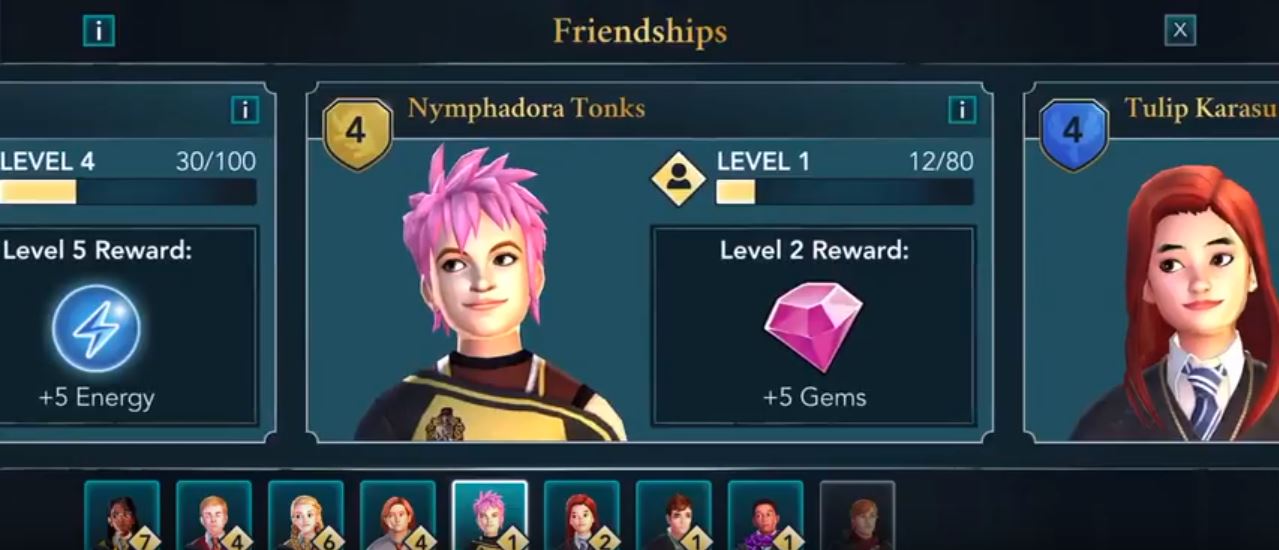This screenshot has width=1279, height=550.
Task: Select the greyed-out locked friend thumbnail
Action: [857, 516]
